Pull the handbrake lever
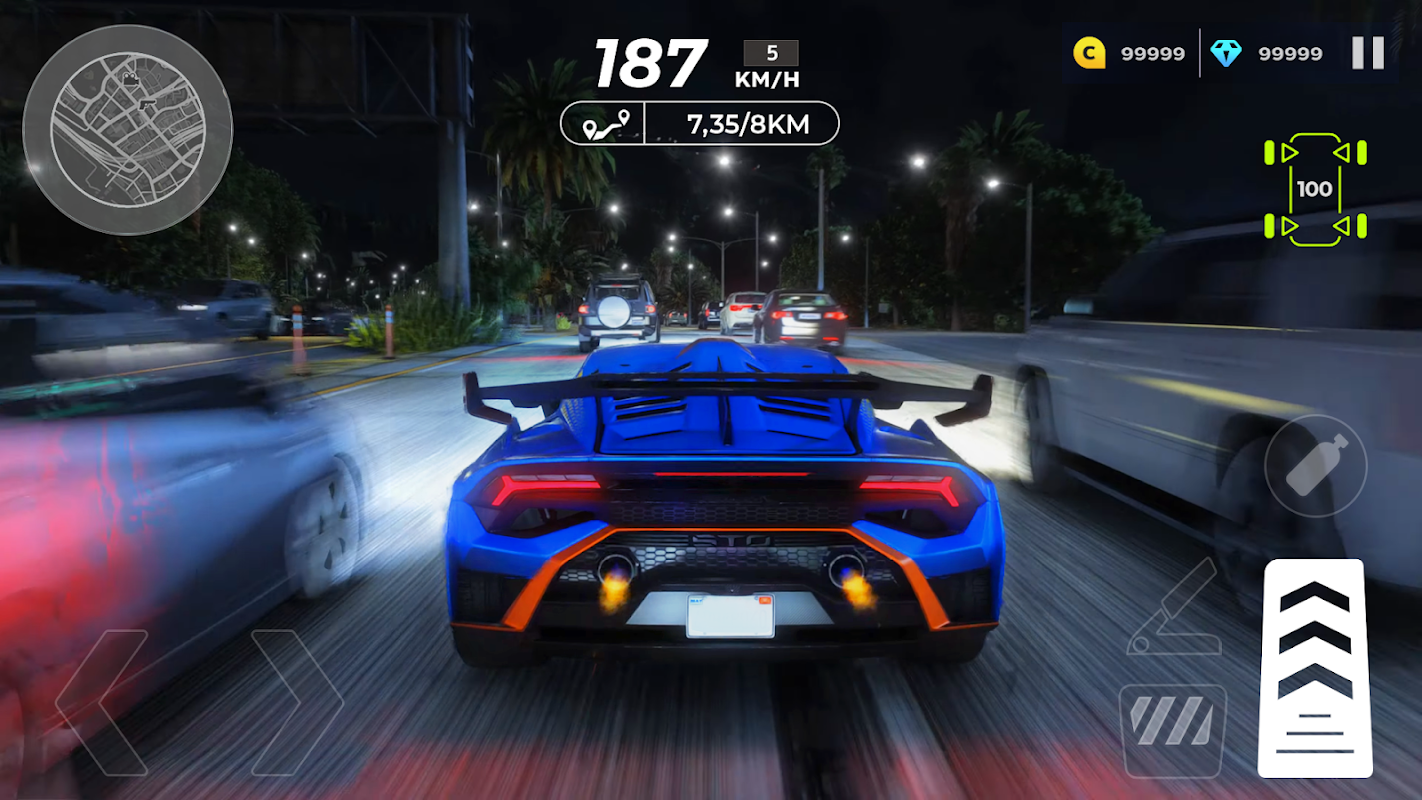The width and height of the screenshot is (1422, 800). point(1172,608)
